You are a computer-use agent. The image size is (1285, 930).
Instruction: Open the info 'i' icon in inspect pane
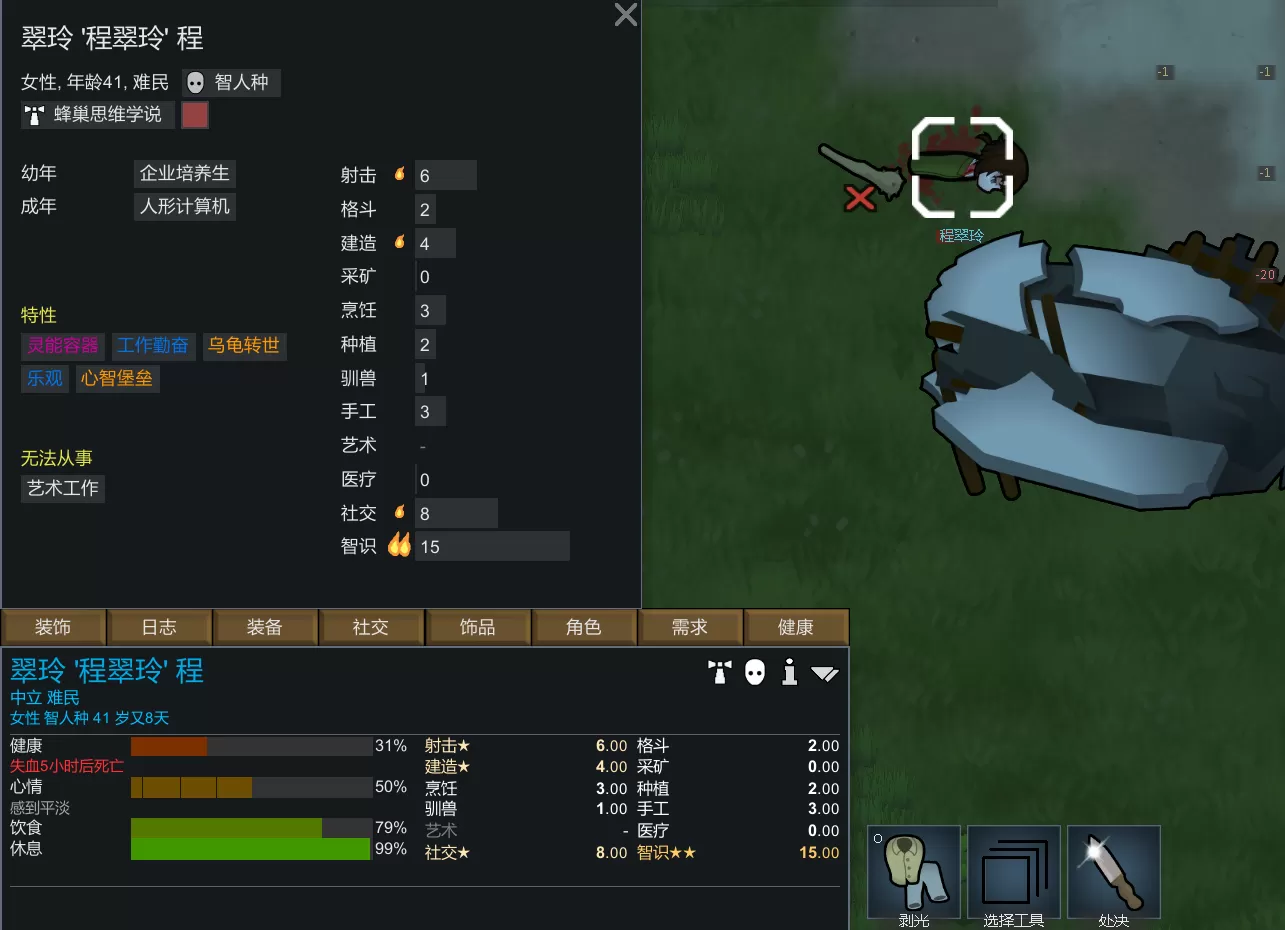point(790,672)
